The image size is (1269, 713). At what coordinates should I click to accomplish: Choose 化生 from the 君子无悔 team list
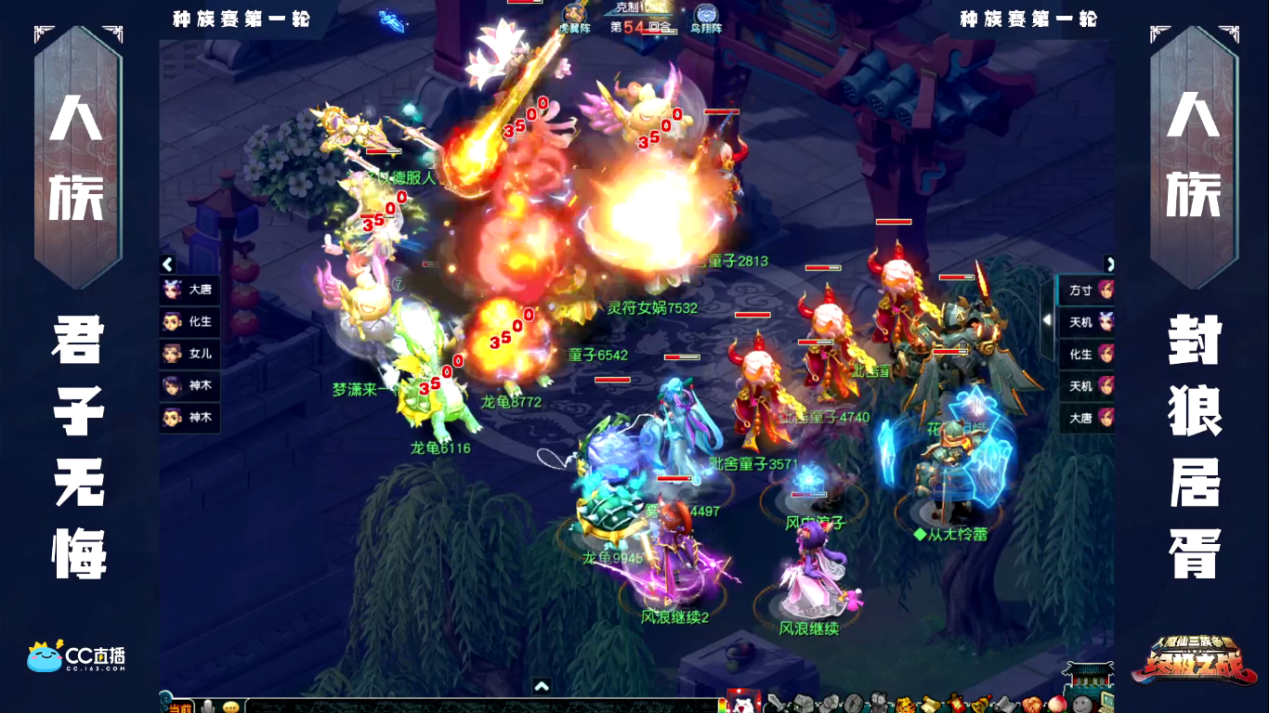pyautogui.click(x=190, y=322)
